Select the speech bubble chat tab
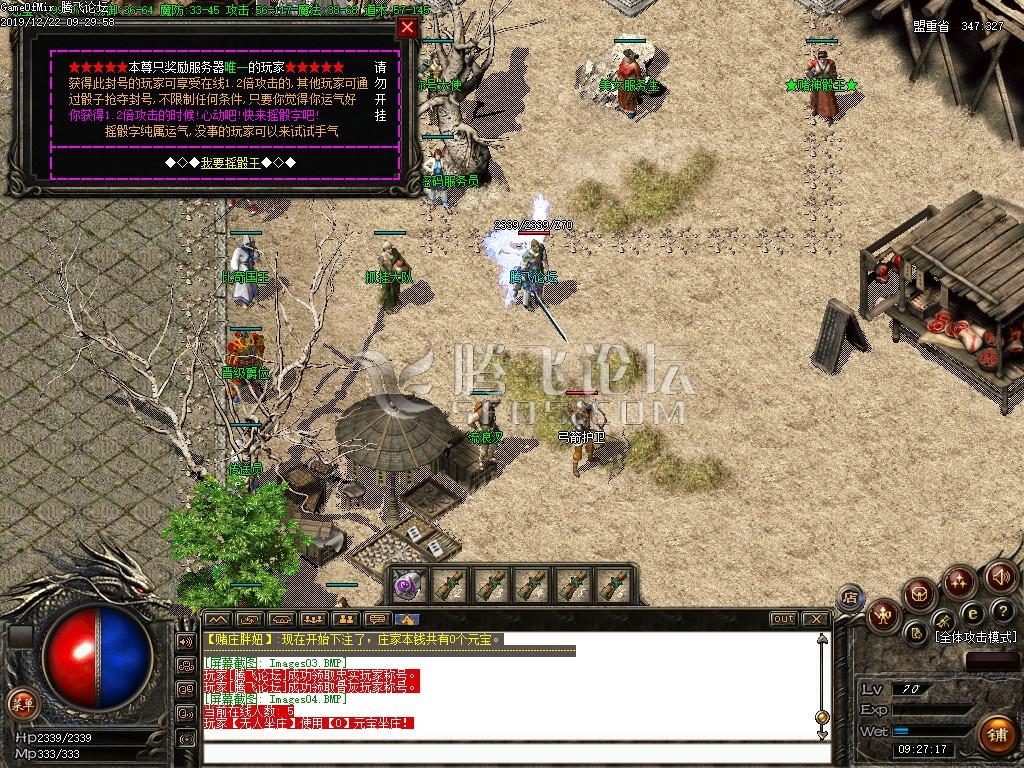This screenshot has height=768, width=1024. 376,619
